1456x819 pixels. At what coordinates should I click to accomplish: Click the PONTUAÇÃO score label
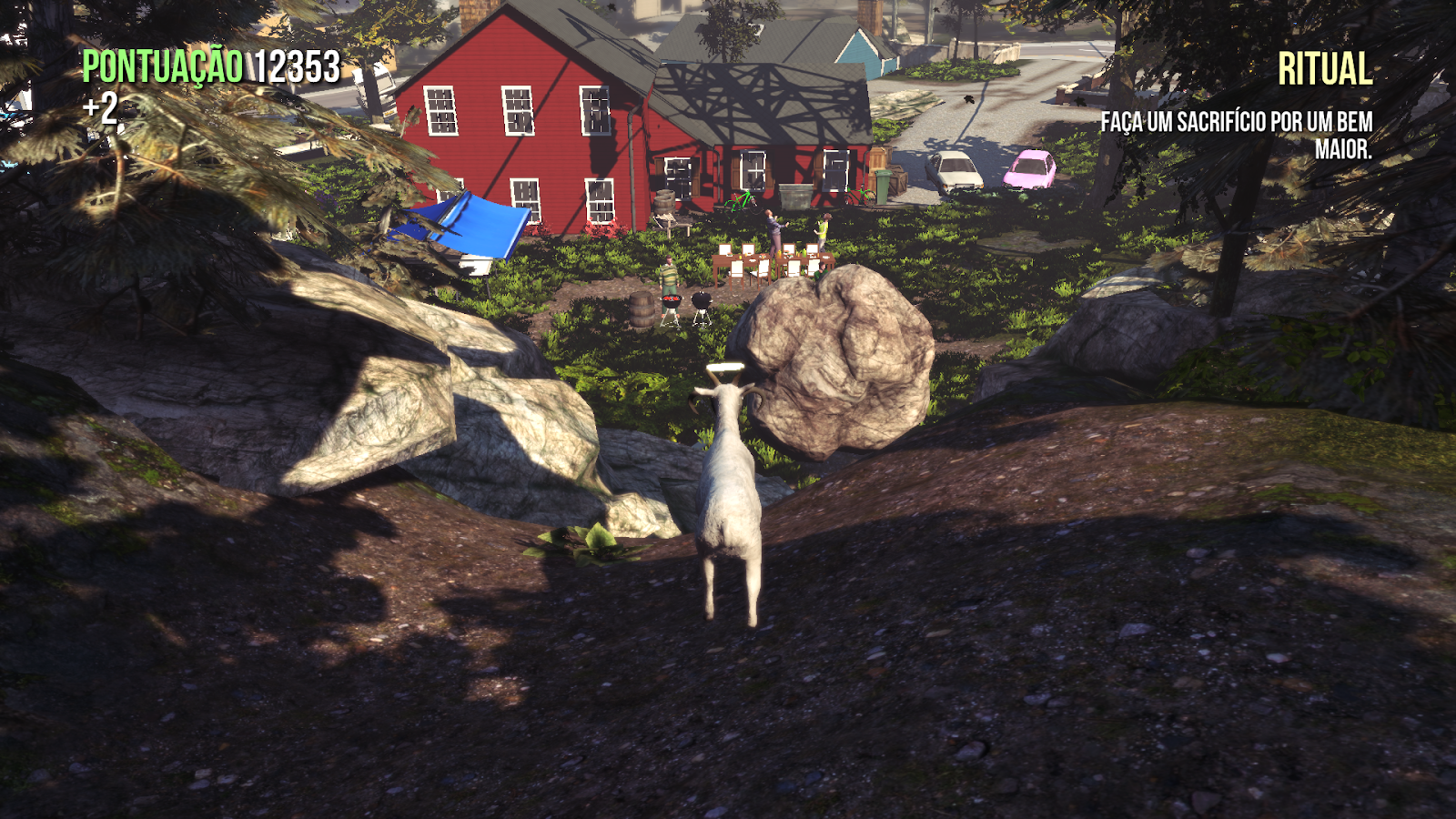tap(162, 65)
